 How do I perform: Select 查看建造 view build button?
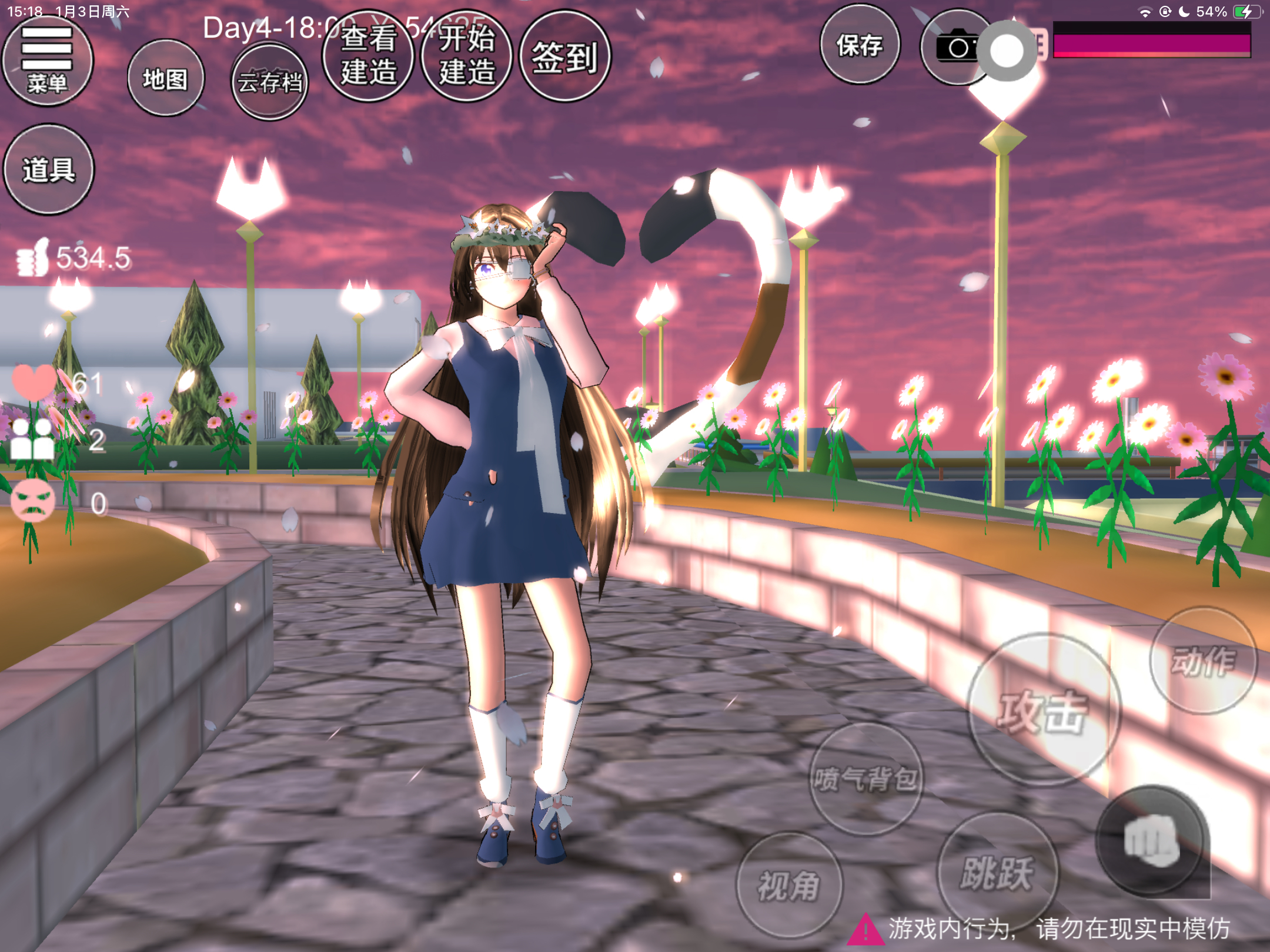(x=369, y=56)
